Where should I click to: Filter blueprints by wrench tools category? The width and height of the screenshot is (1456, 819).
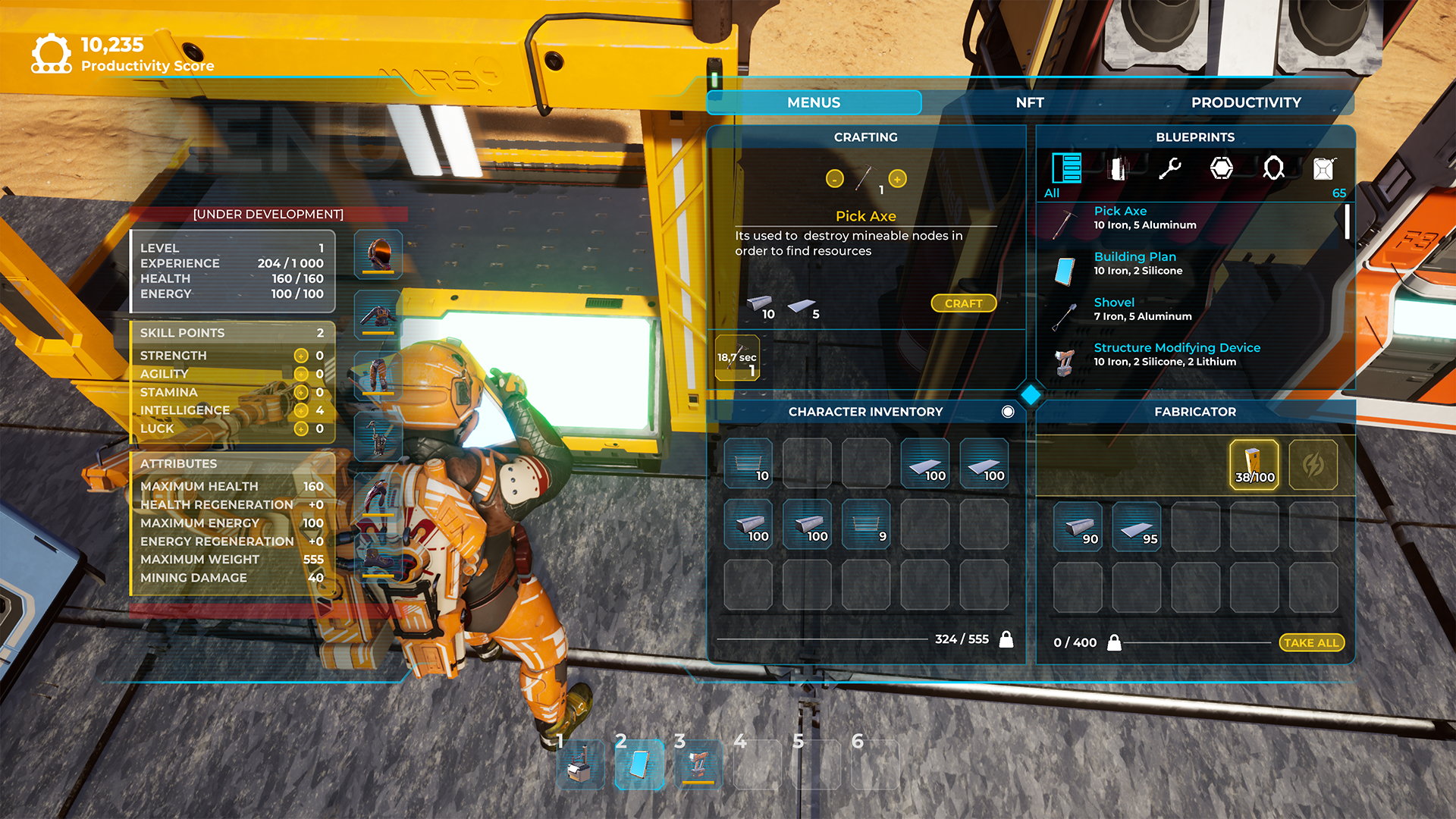pyautogui.click(x=1169, y=168)
